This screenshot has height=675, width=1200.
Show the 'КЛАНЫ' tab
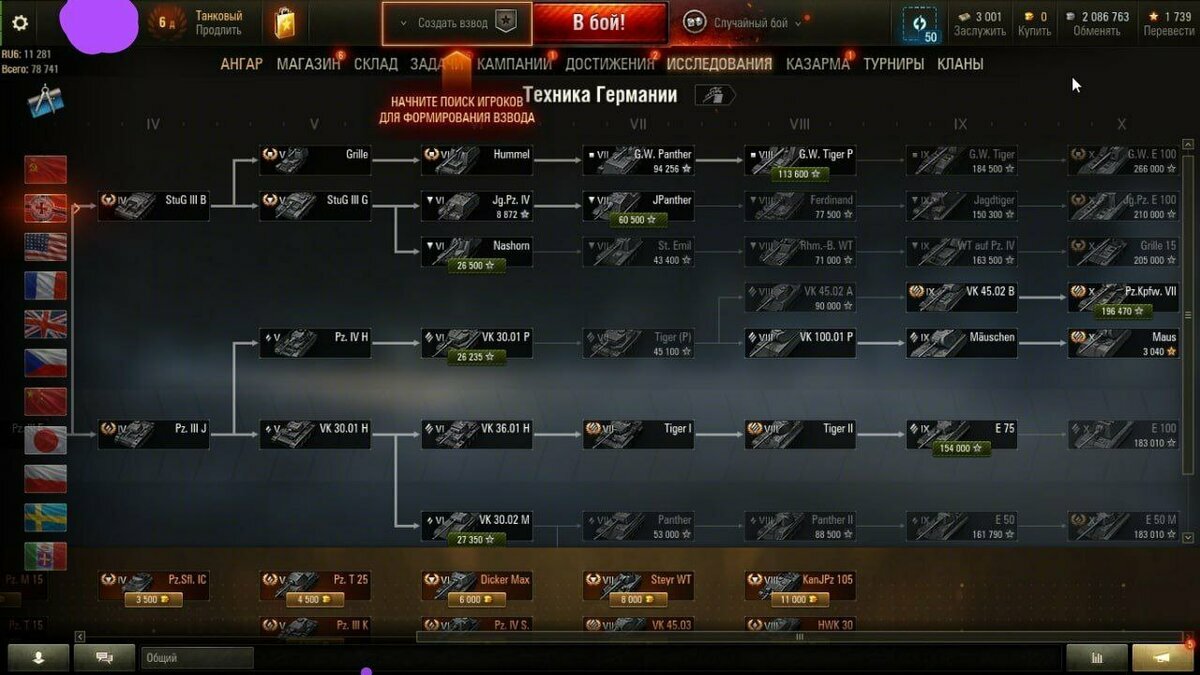click(x=959, y=64)
